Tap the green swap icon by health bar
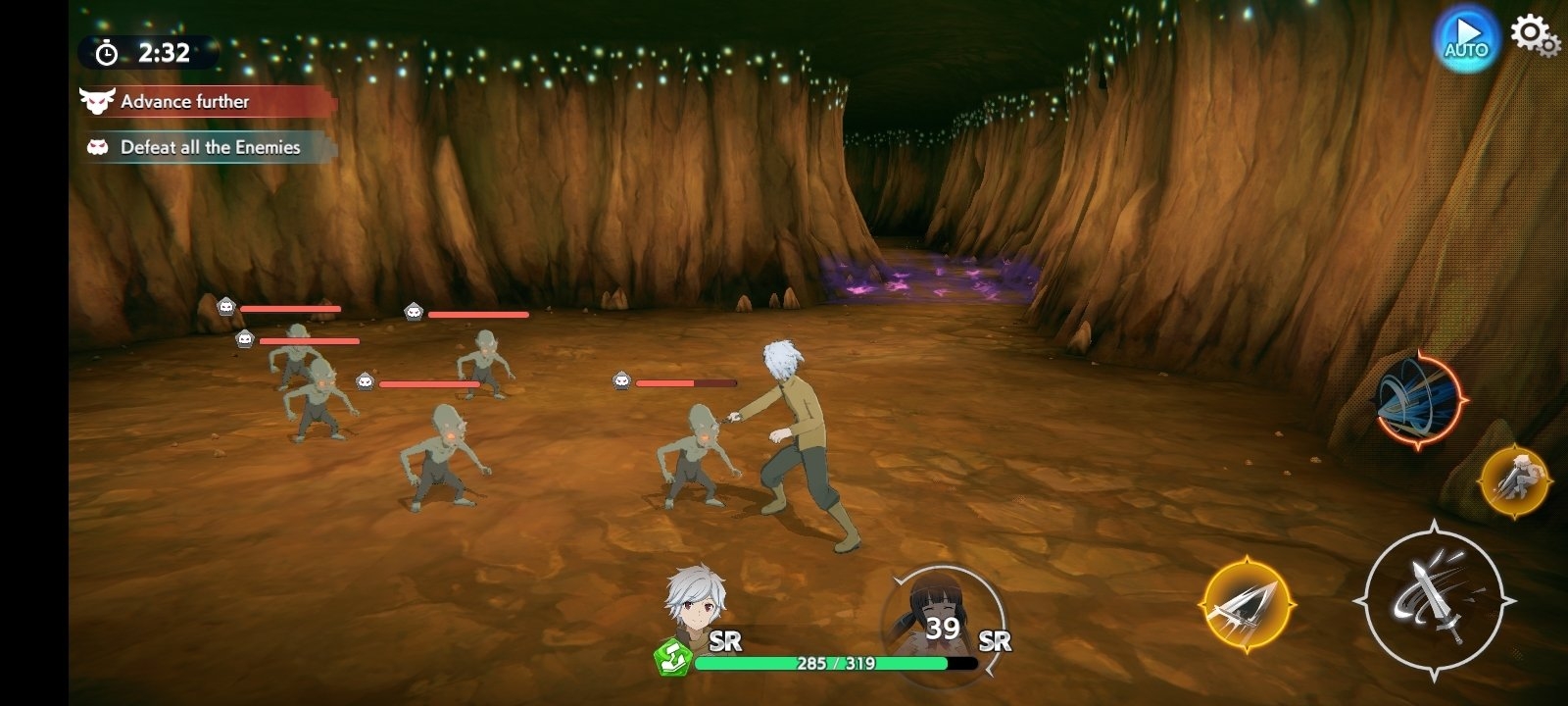 coord(673,658)
